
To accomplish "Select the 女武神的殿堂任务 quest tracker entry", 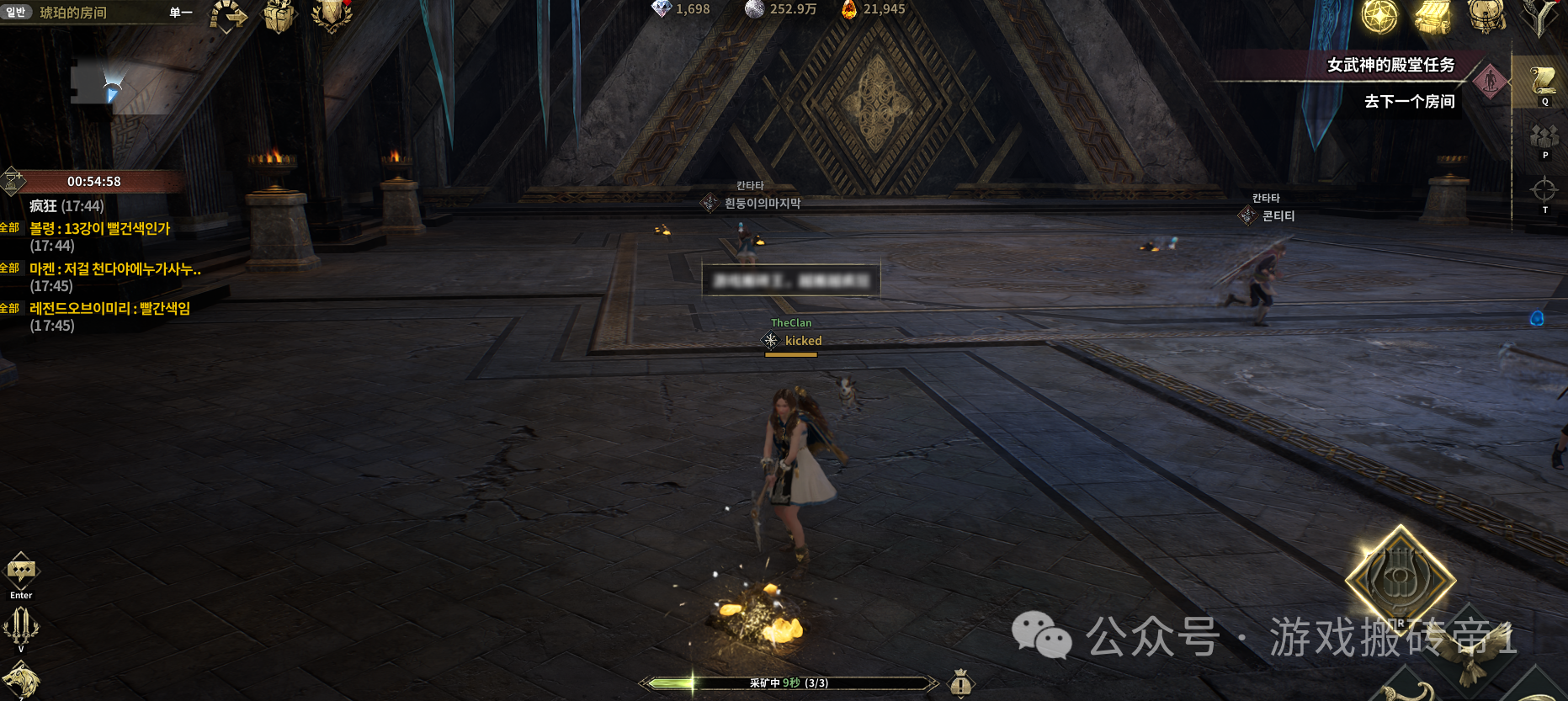I will [x=1390, y=65].
